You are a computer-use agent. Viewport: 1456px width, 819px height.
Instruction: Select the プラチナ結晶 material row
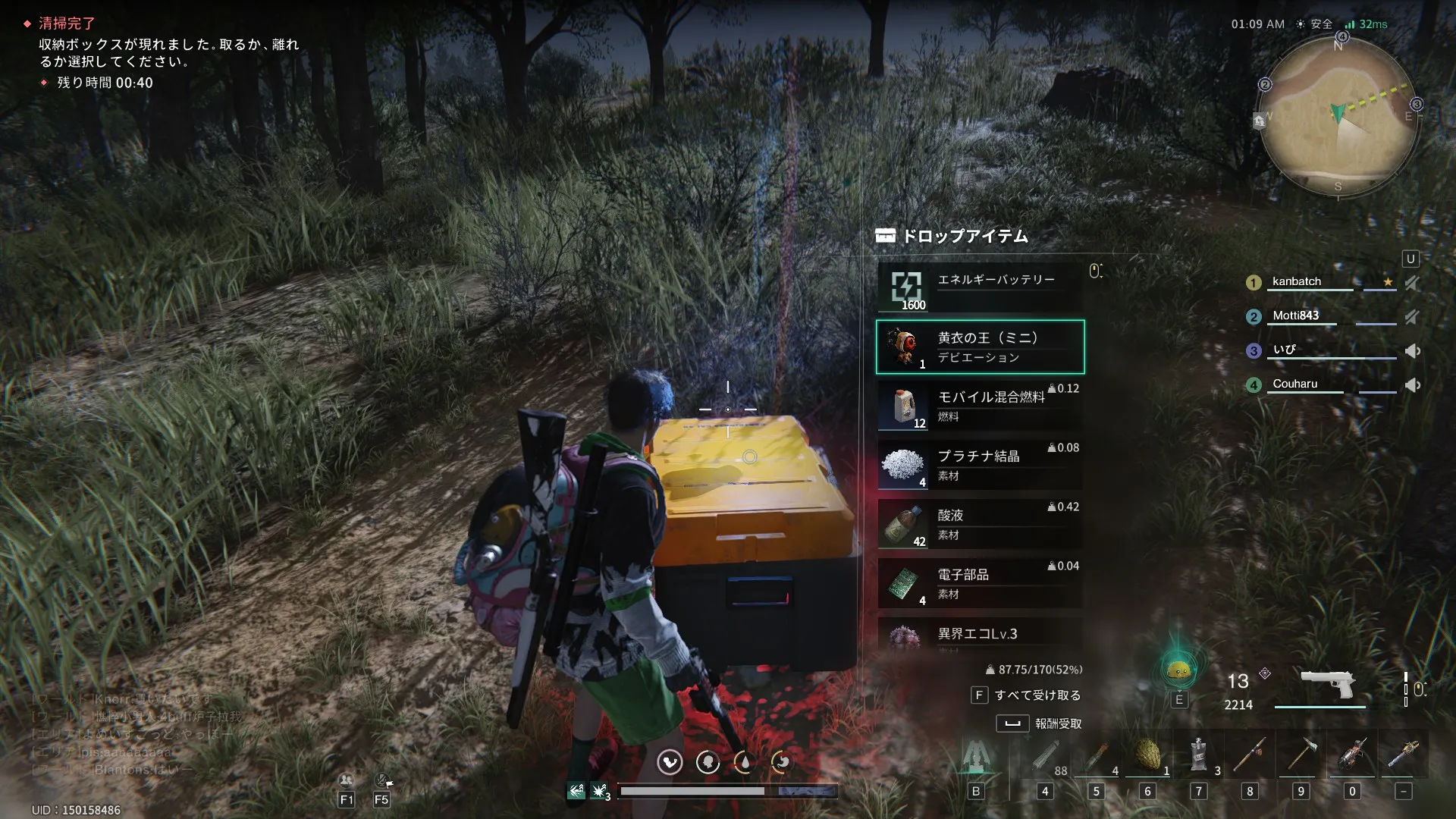[x=980, y=466]
